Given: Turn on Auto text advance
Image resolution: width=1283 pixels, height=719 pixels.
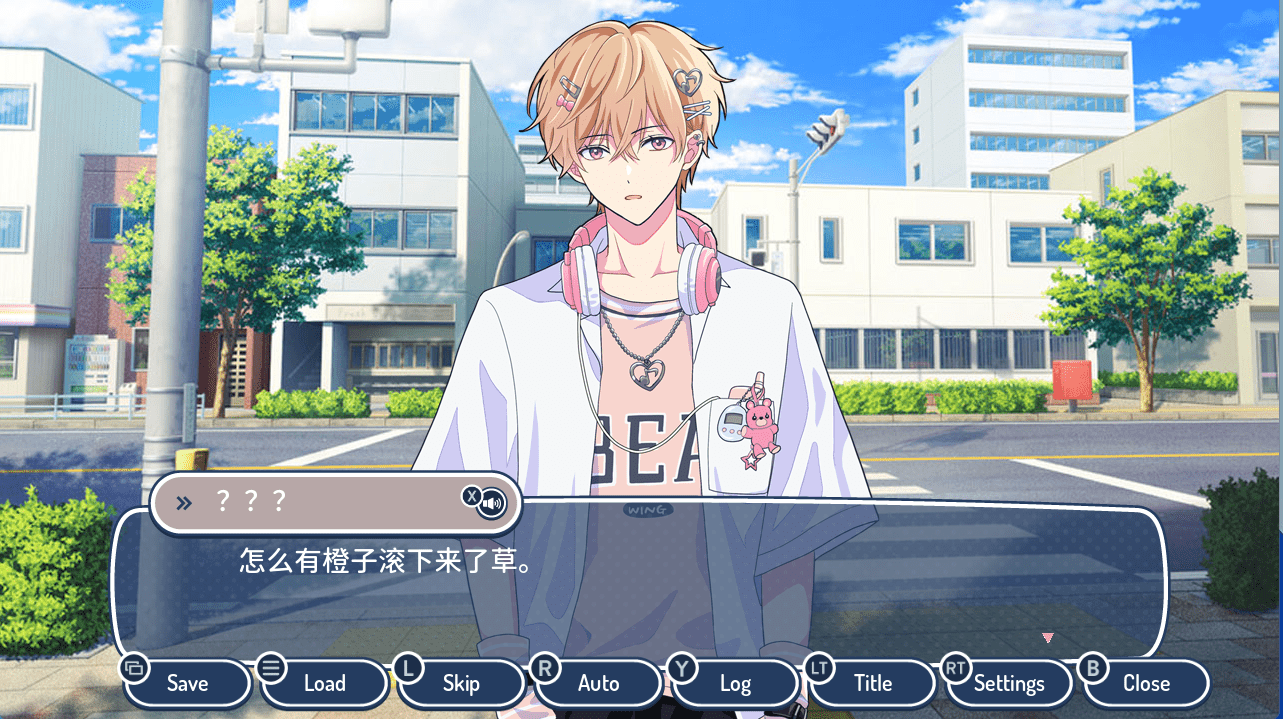Looking at the screenshot, I should (x=598, y=684).
